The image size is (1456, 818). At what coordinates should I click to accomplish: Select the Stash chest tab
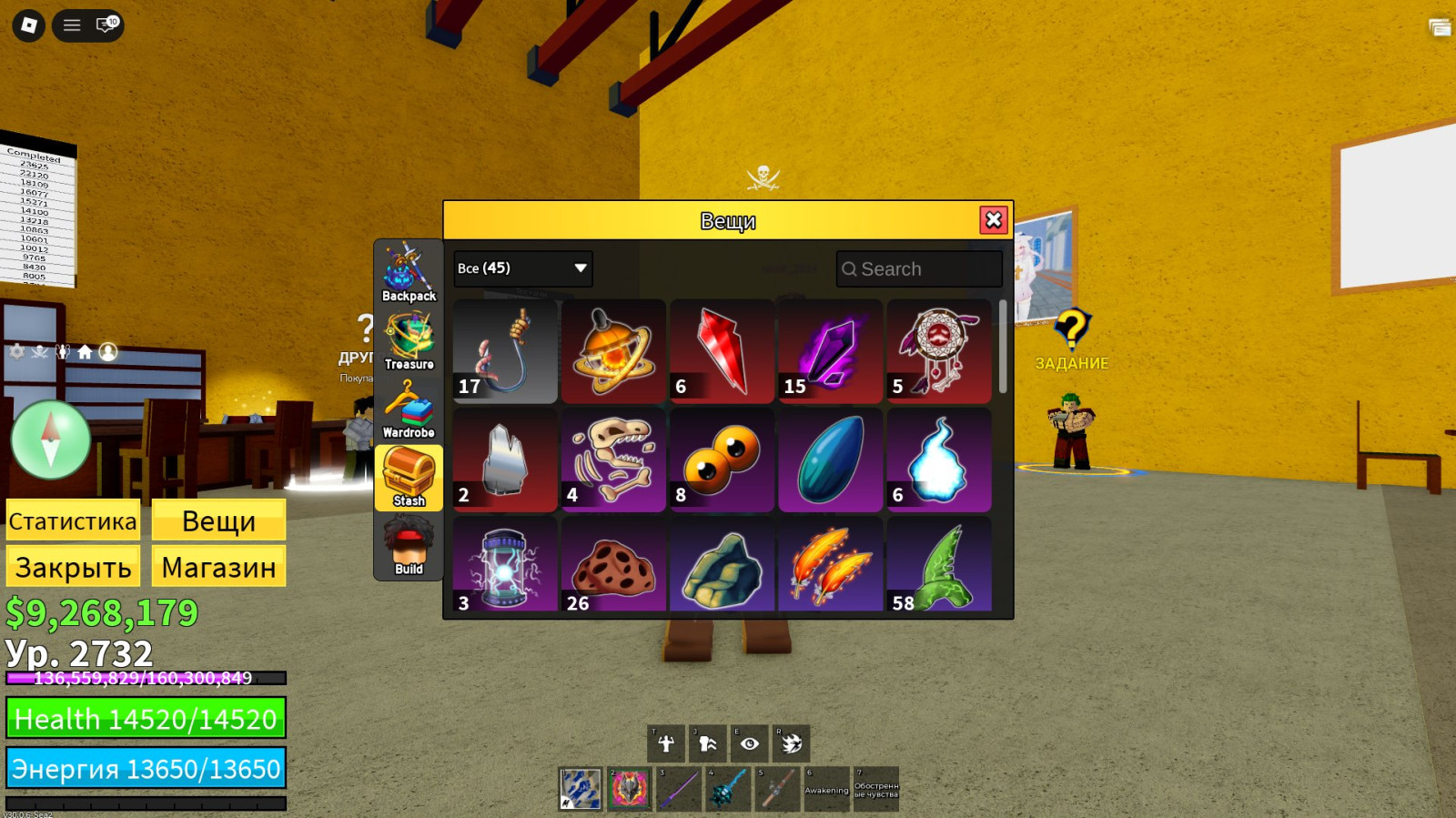(x=409, y=477)
